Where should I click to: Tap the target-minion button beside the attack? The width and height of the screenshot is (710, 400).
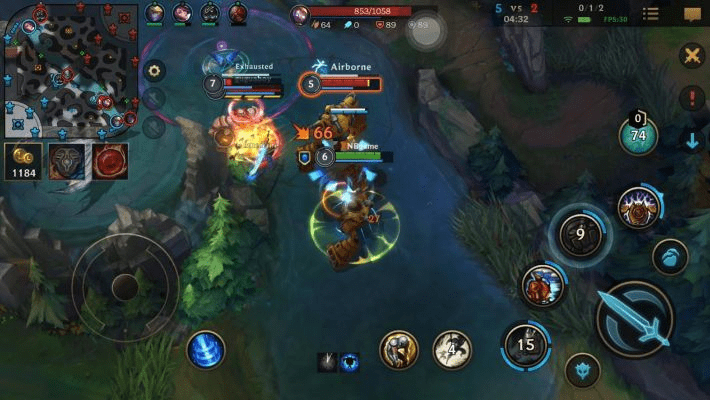coord(670,257)
